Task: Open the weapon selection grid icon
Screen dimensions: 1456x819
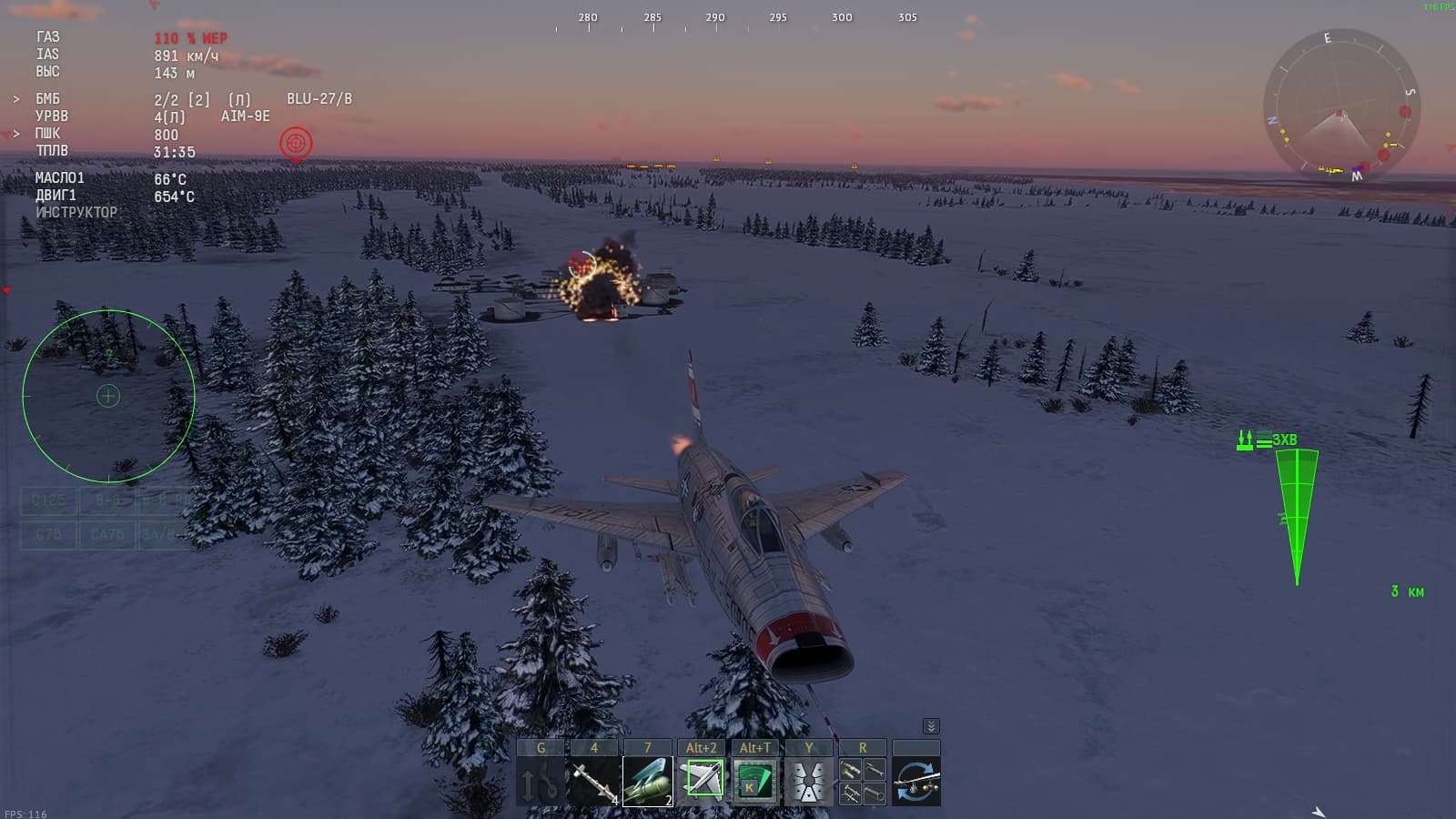Action: (x=863, y=781)
